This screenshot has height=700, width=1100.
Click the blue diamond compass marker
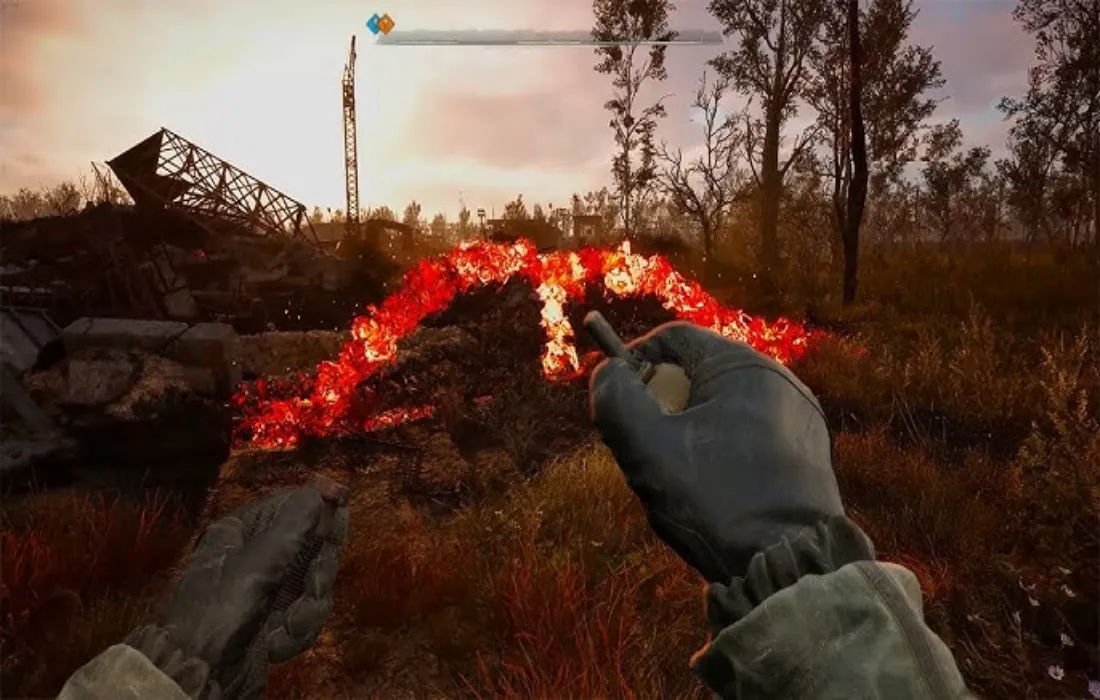coord(374,23)
